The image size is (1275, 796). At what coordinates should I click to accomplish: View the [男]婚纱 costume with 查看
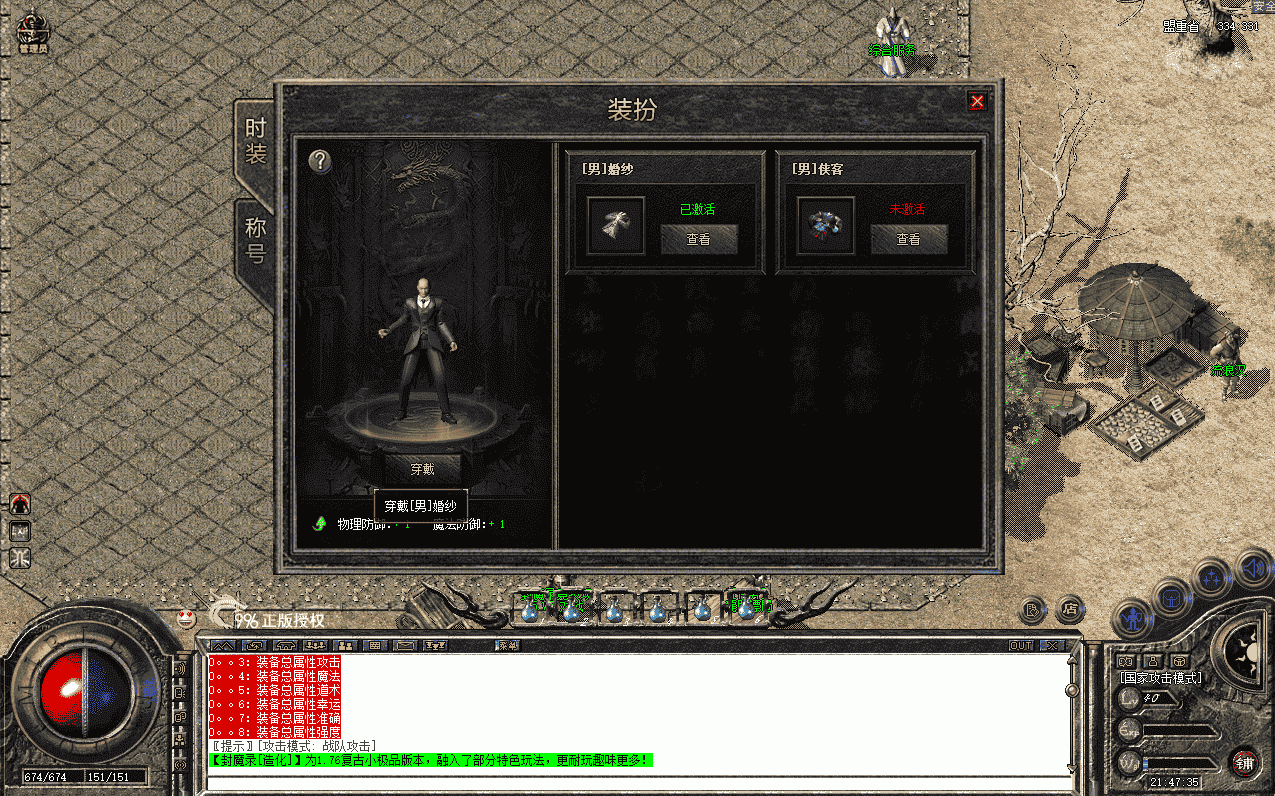tap(698, 239)
